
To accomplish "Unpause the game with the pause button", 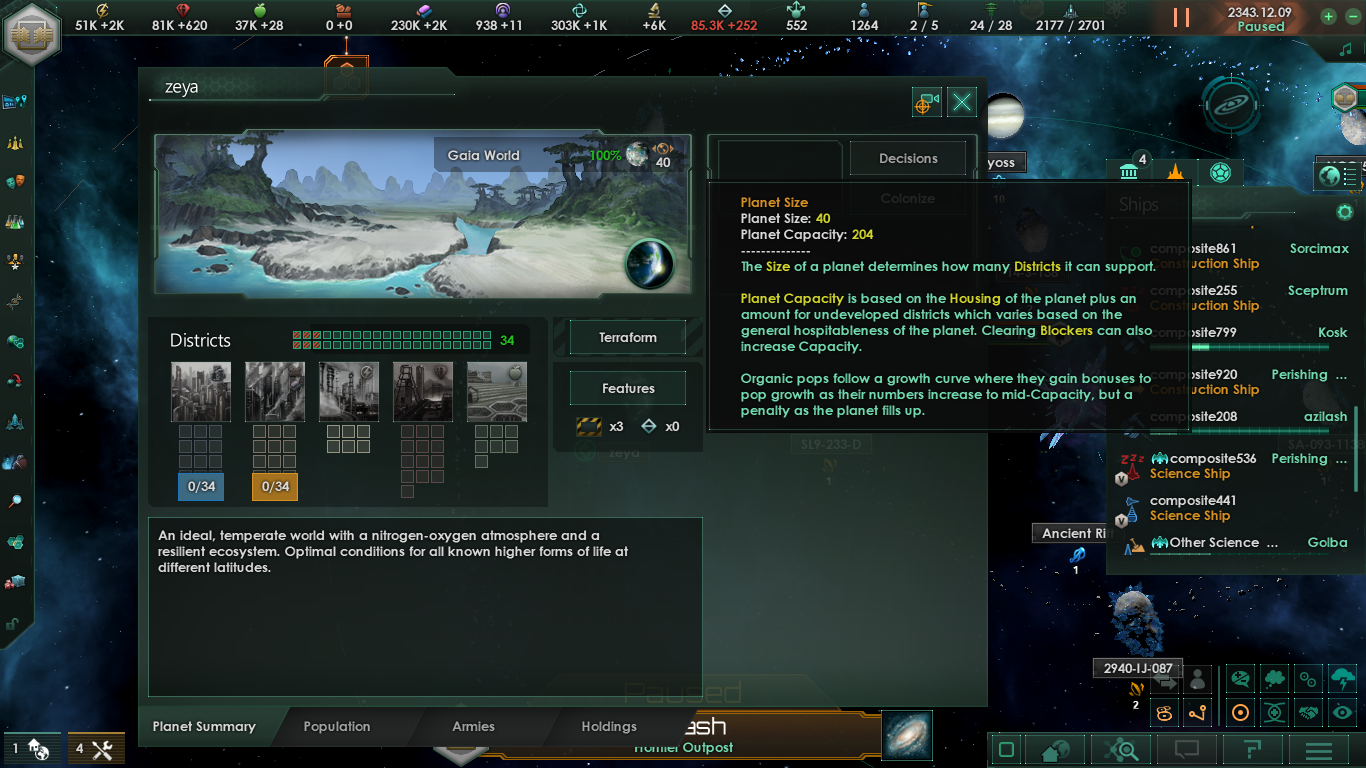I will (1182, 18).
